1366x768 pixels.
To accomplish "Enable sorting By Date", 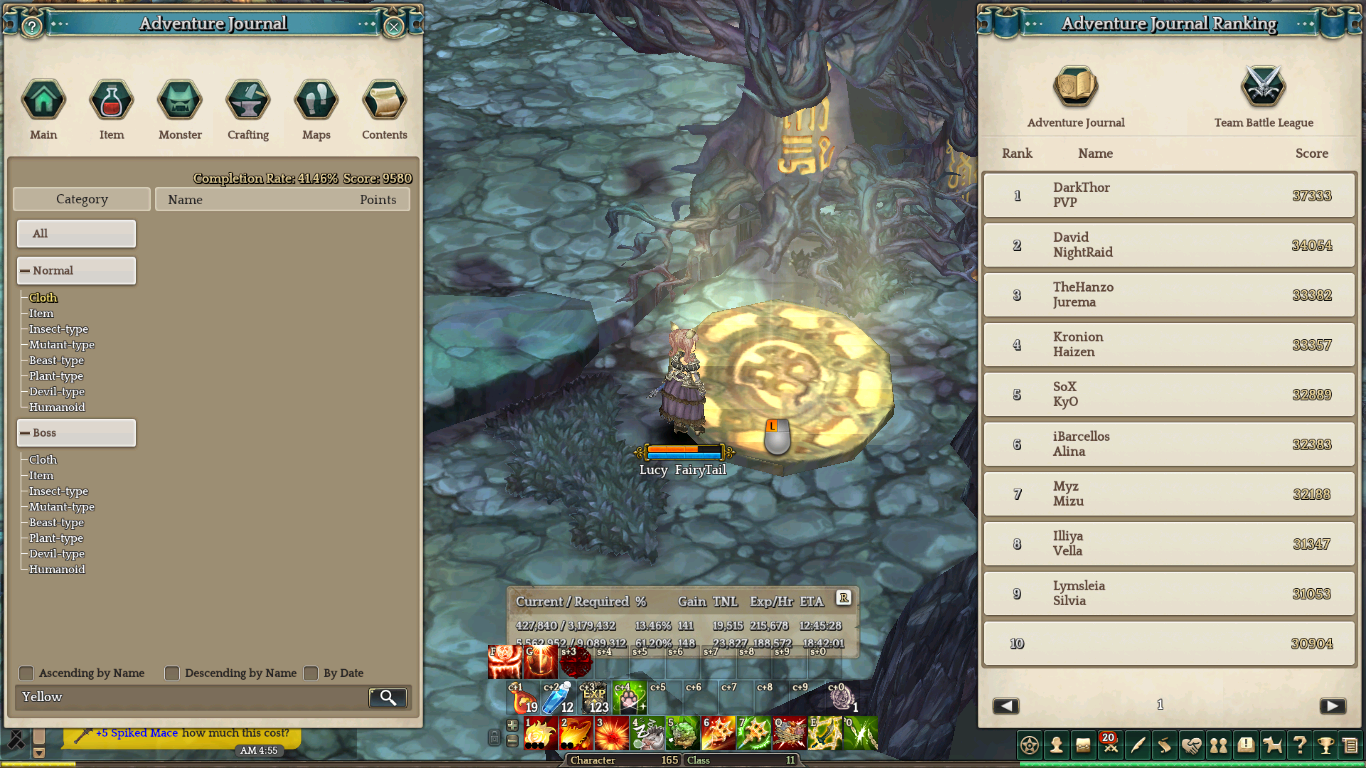I will (x=311, y=673).
